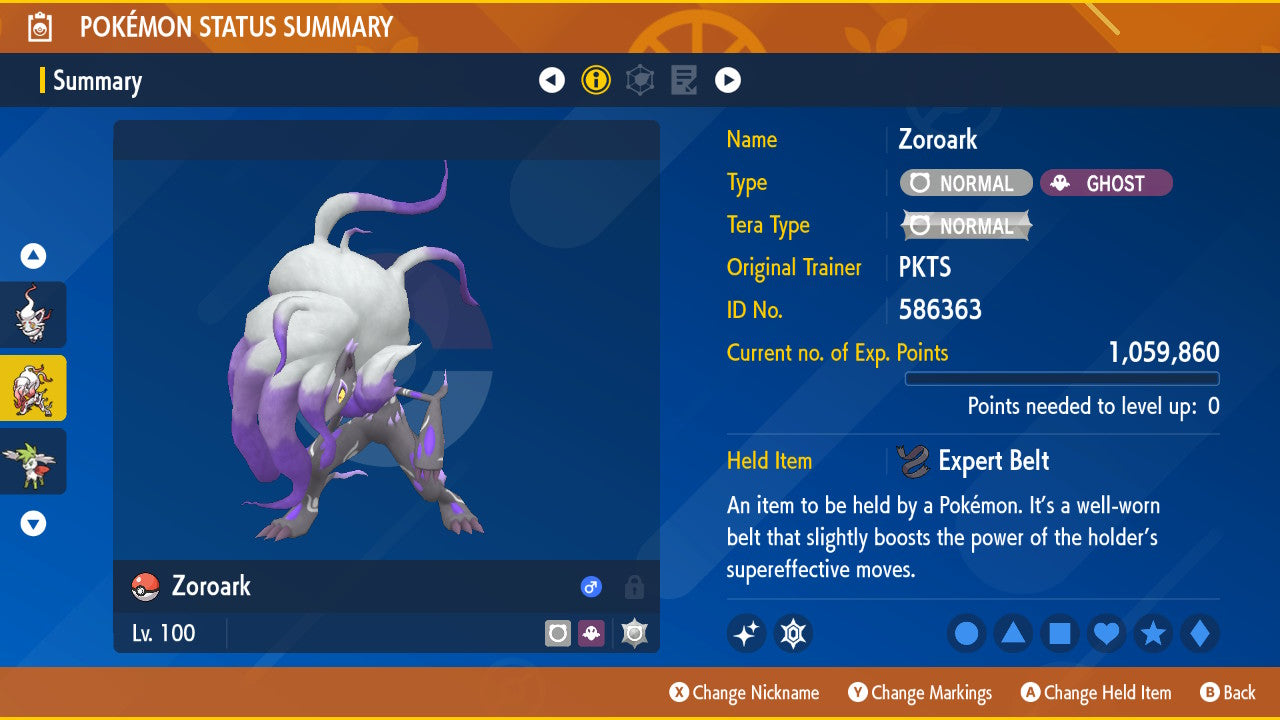1280x720 pixels.
Task: Go to the previous summary page arrow
Action: point(552,80)
